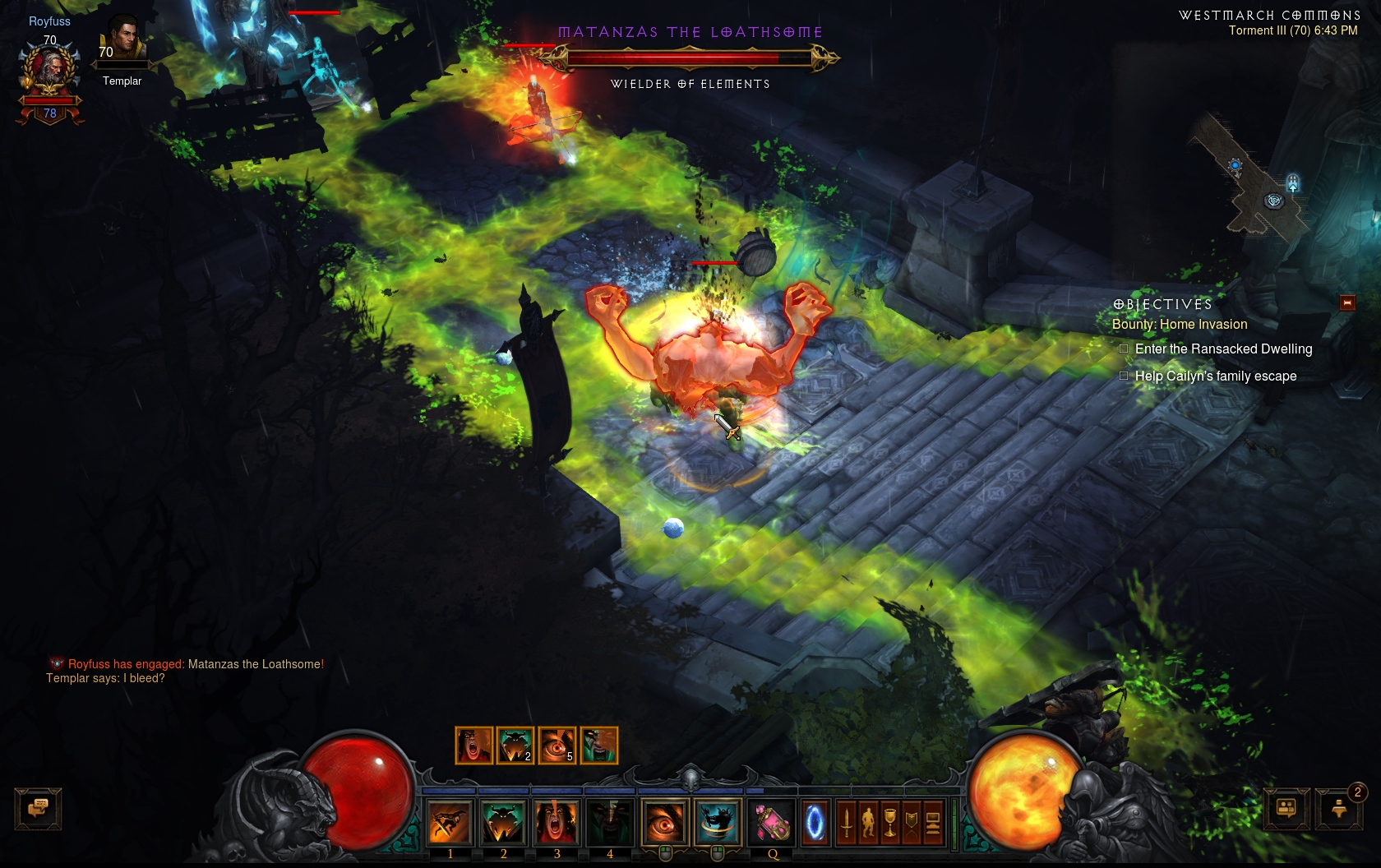Screen dimensions: 1381x868
Task: Activate the blue whirlwind skill slot
Action: 718,822
